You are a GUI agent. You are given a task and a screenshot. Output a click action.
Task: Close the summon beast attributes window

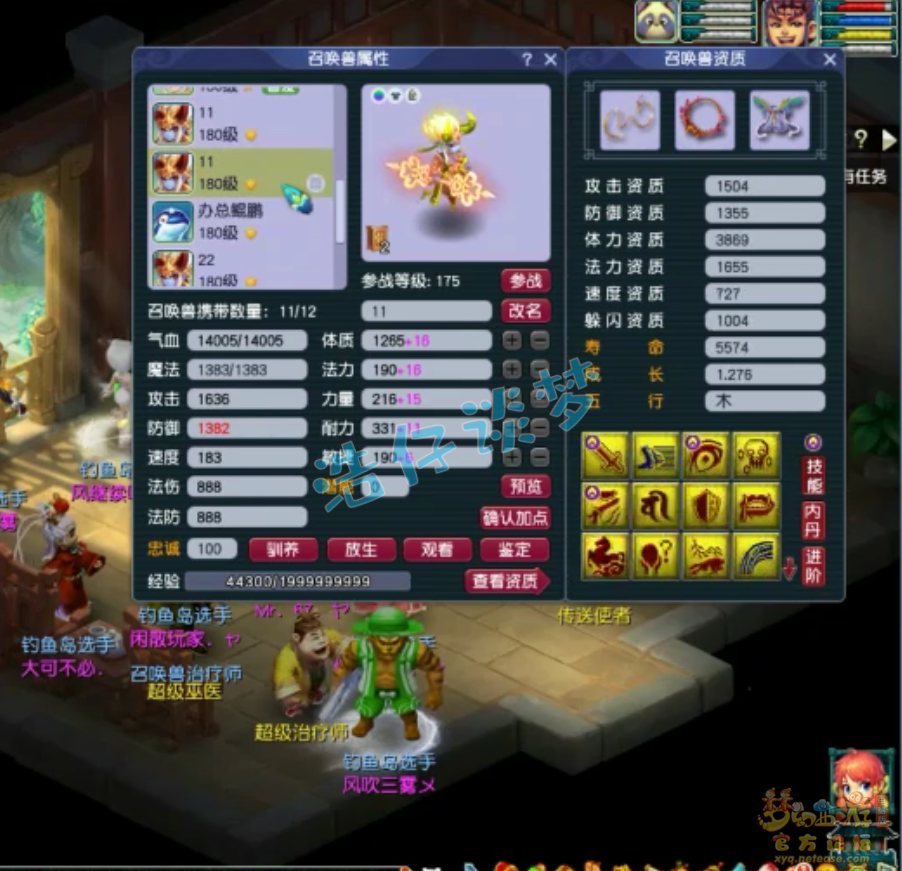point(550,60)
